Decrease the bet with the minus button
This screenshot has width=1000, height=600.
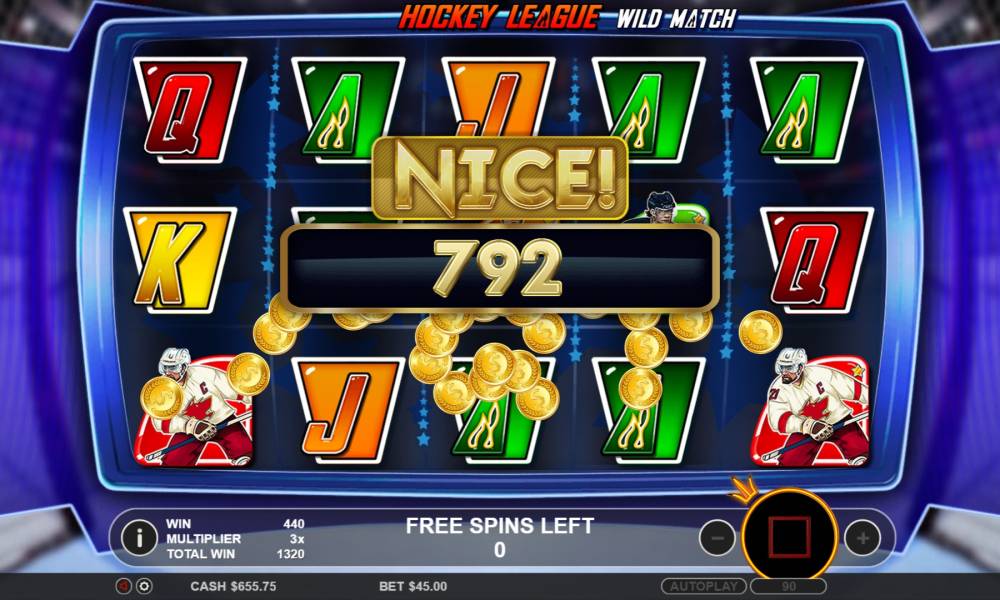pyautogui.click(x=717, y=538)
